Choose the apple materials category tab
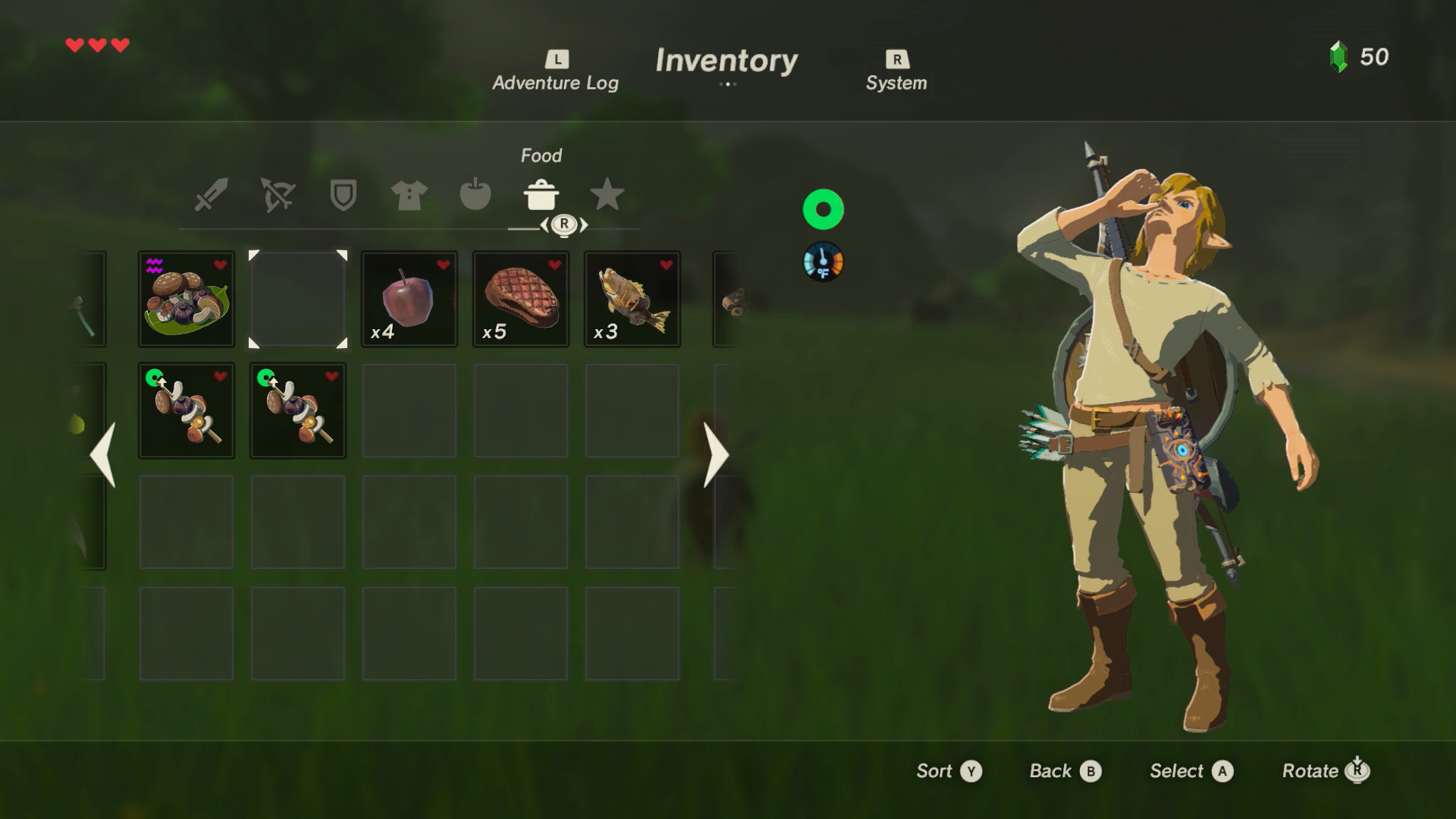Screen dimensions: 1456x819 [475, 195]
